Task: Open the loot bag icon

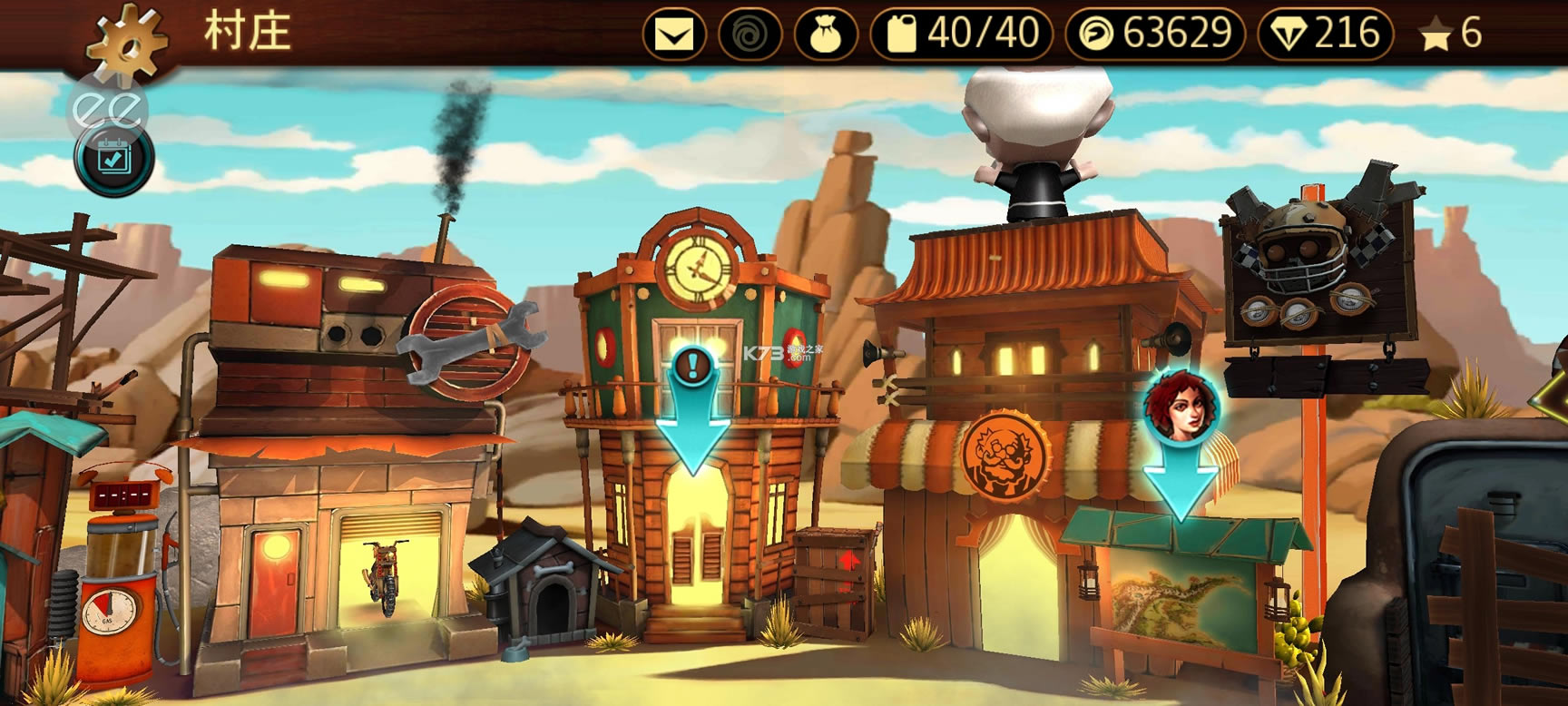Action: point(826,34)
